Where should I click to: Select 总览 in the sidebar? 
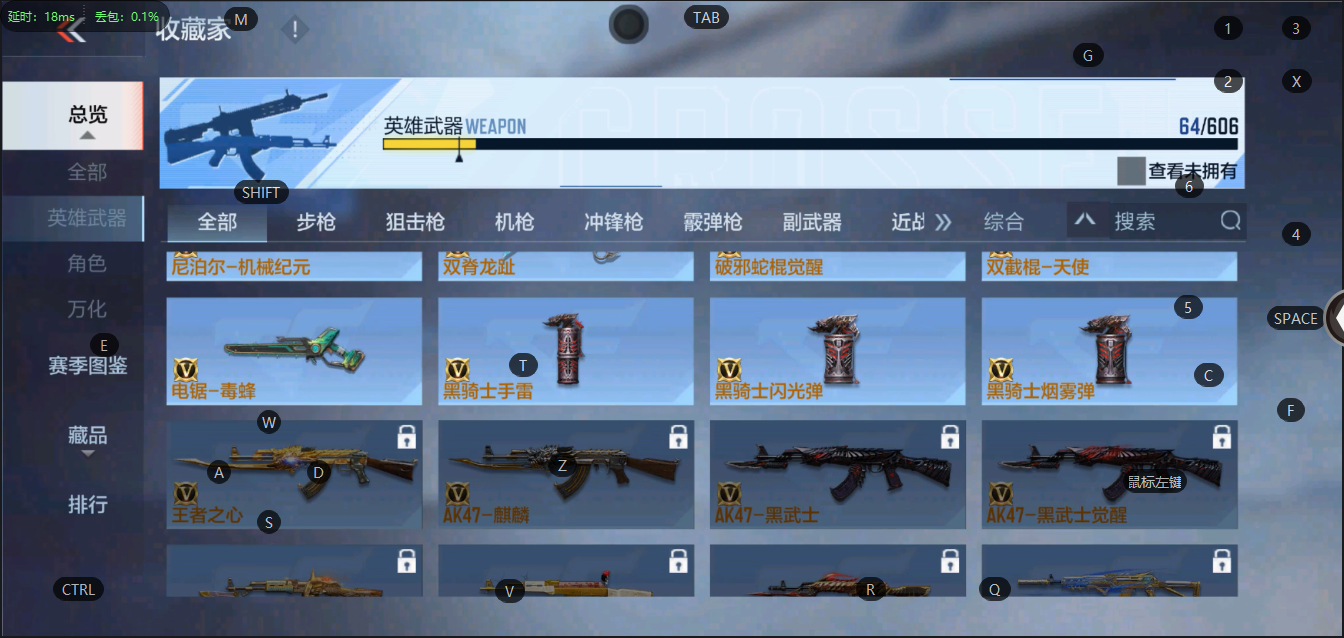(87, 115)
